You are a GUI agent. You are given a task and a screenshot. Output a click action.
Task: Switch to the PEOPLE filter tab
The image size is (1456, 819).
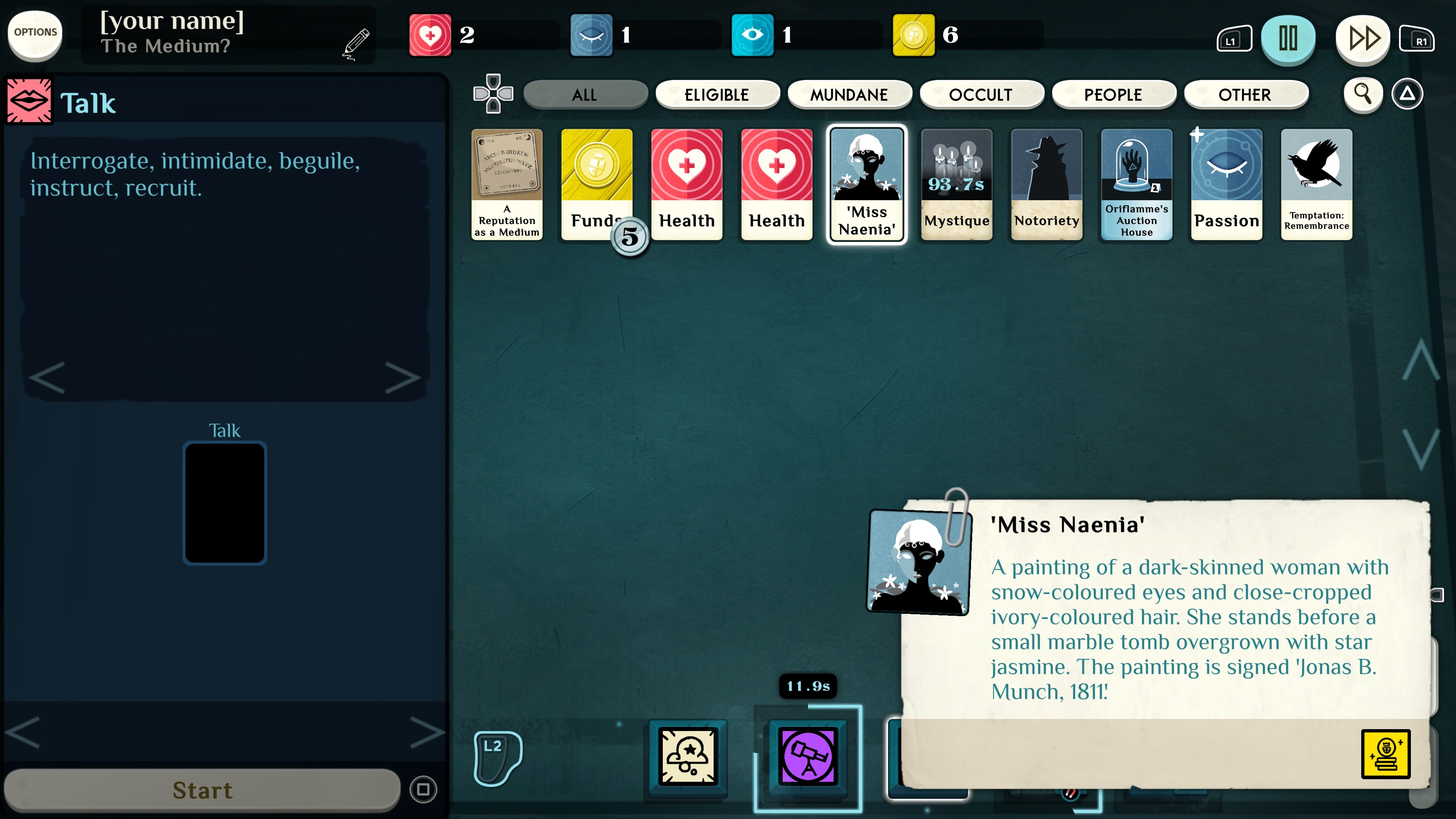coord(1114,94)
